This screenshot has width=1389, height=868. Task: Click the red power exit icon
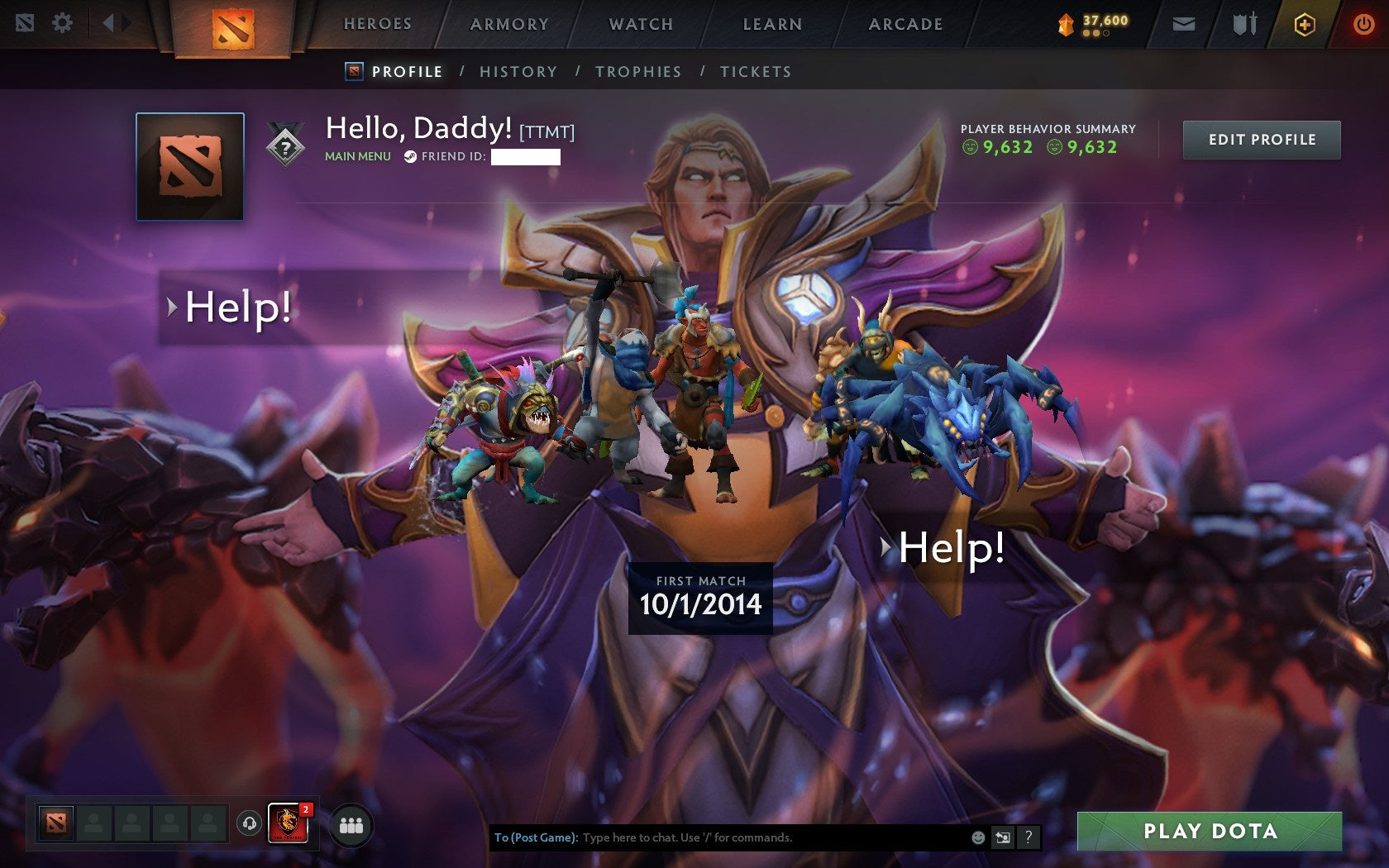(x=1363, y=24)
